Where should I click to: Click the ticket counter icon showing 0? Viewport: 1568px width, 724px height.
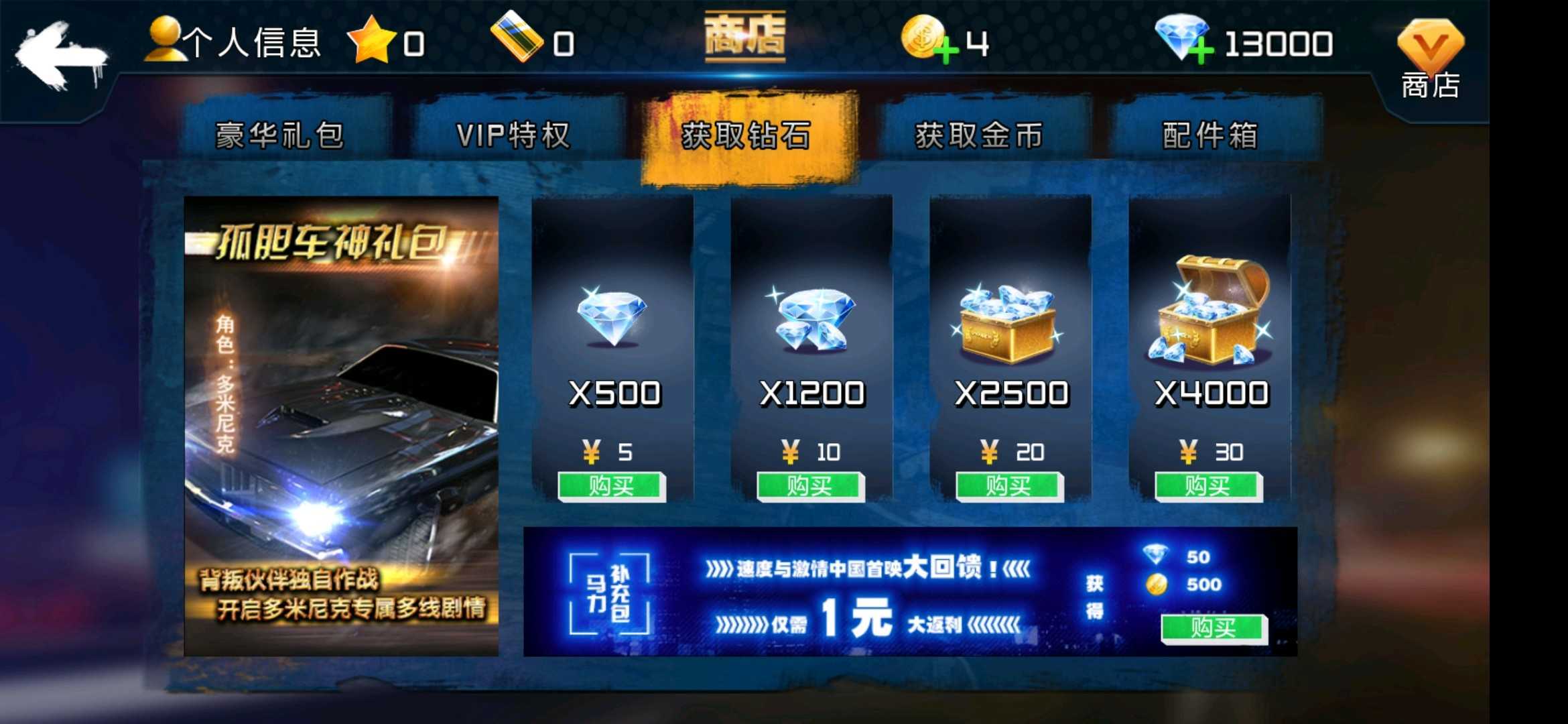click(516, 42)
